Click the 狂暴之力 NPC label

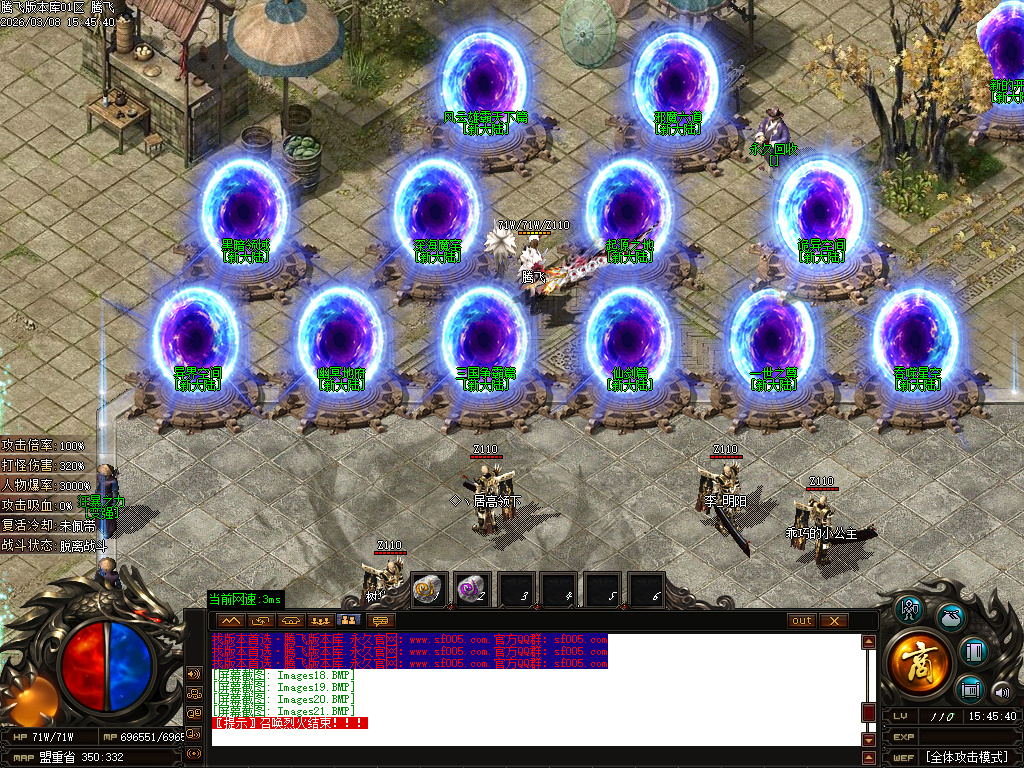point(101,505)
